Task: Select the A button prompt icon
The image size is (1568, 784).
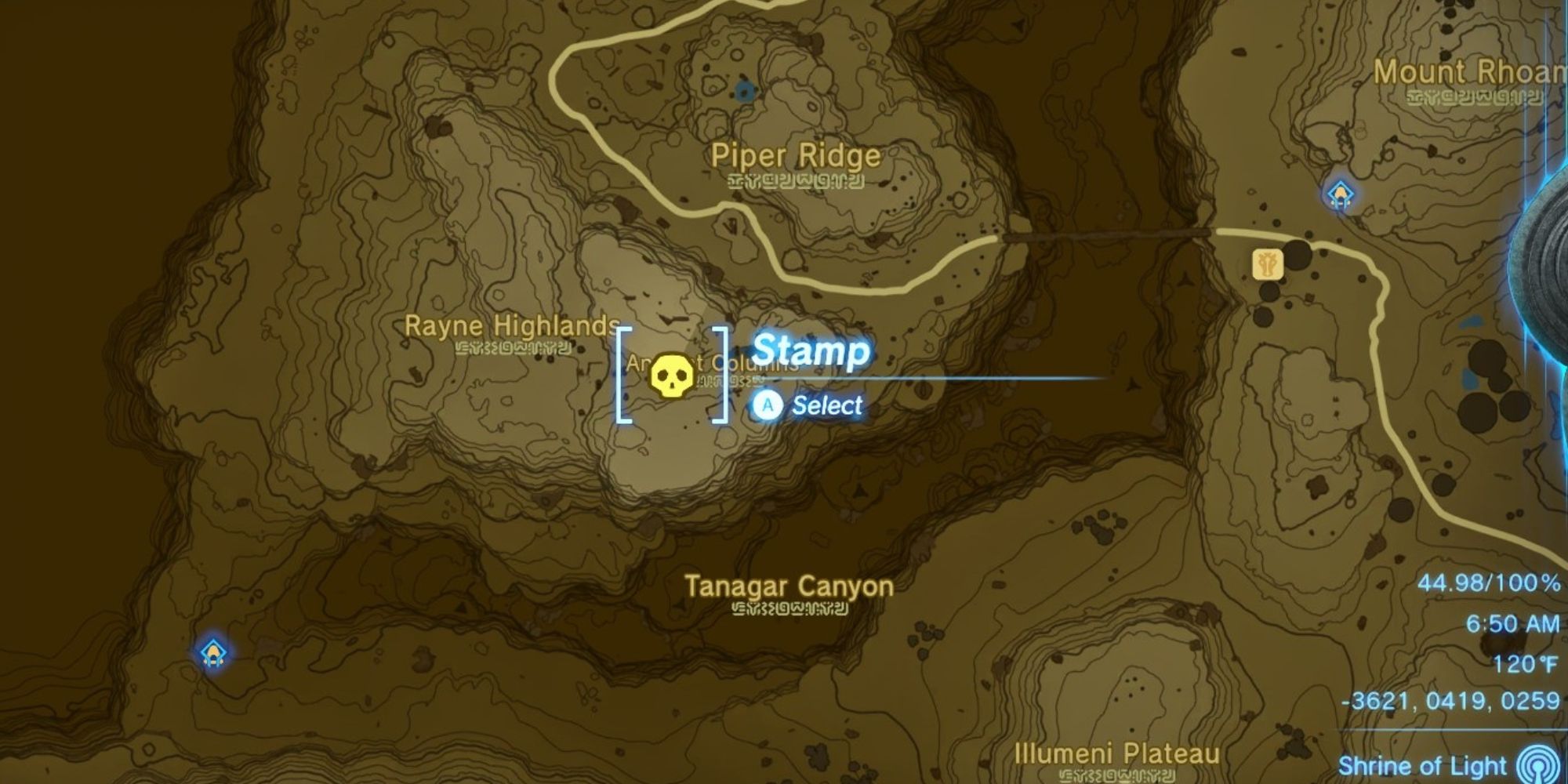Action: 766,406
